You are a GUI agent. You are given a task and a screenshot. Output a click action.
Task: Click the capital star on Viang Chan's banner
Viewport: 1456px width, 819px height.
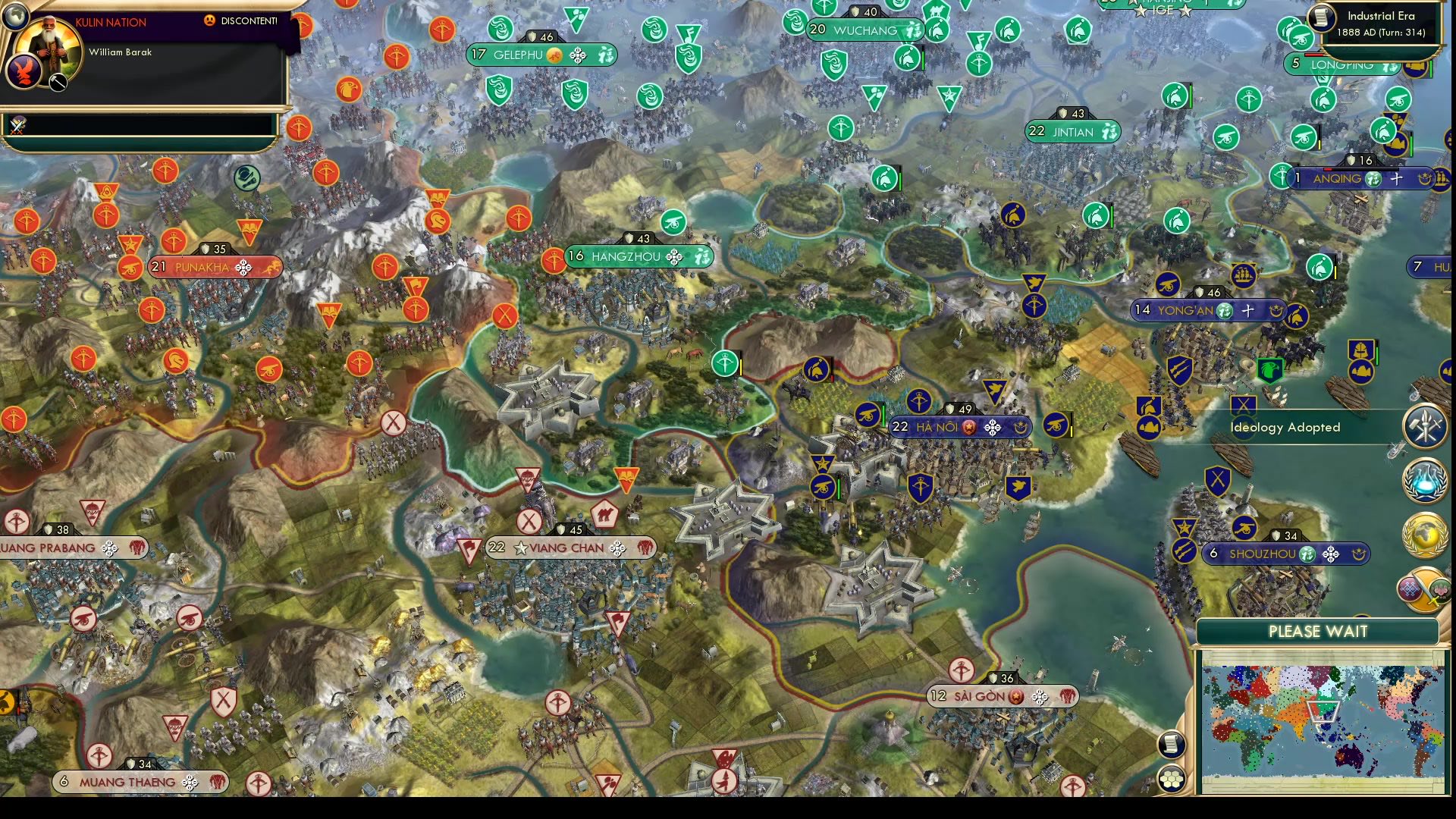click(522, 548)
